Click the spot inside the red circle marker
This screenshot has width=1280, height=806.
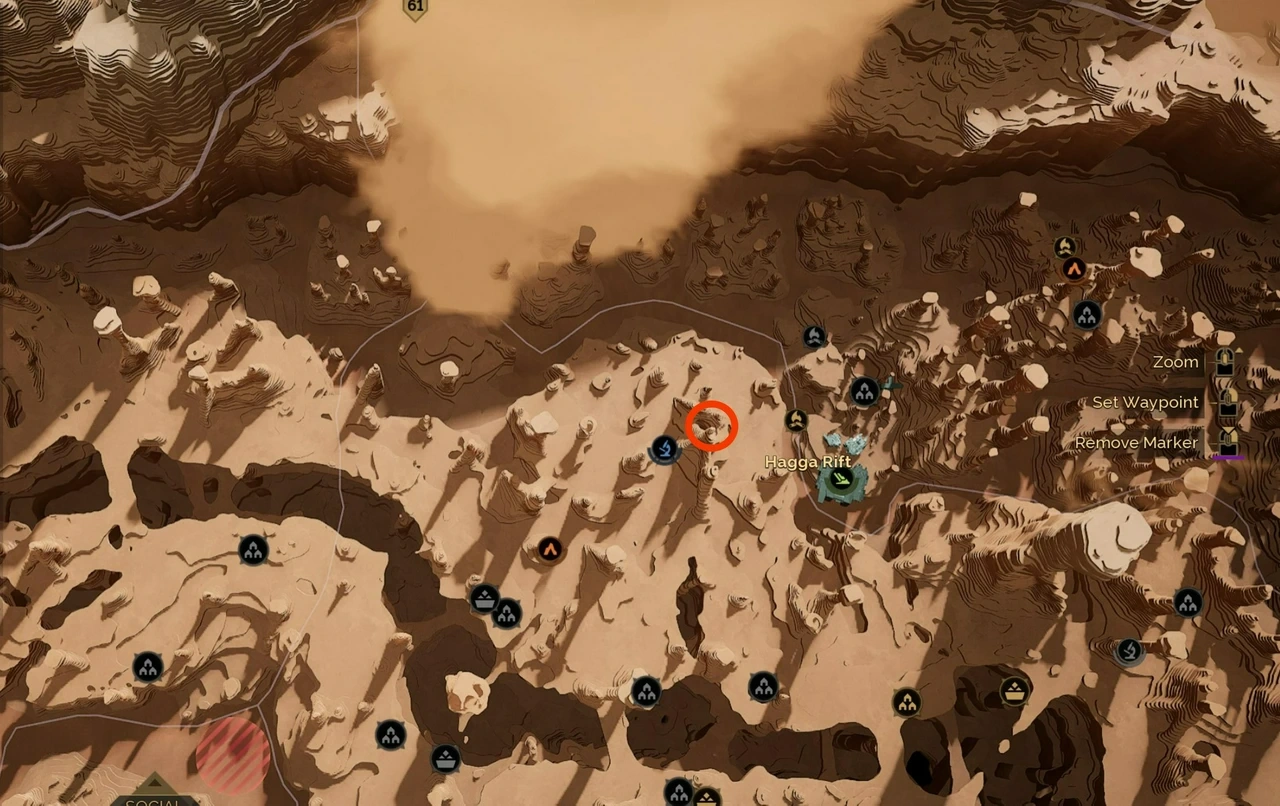tap(711, 425)
